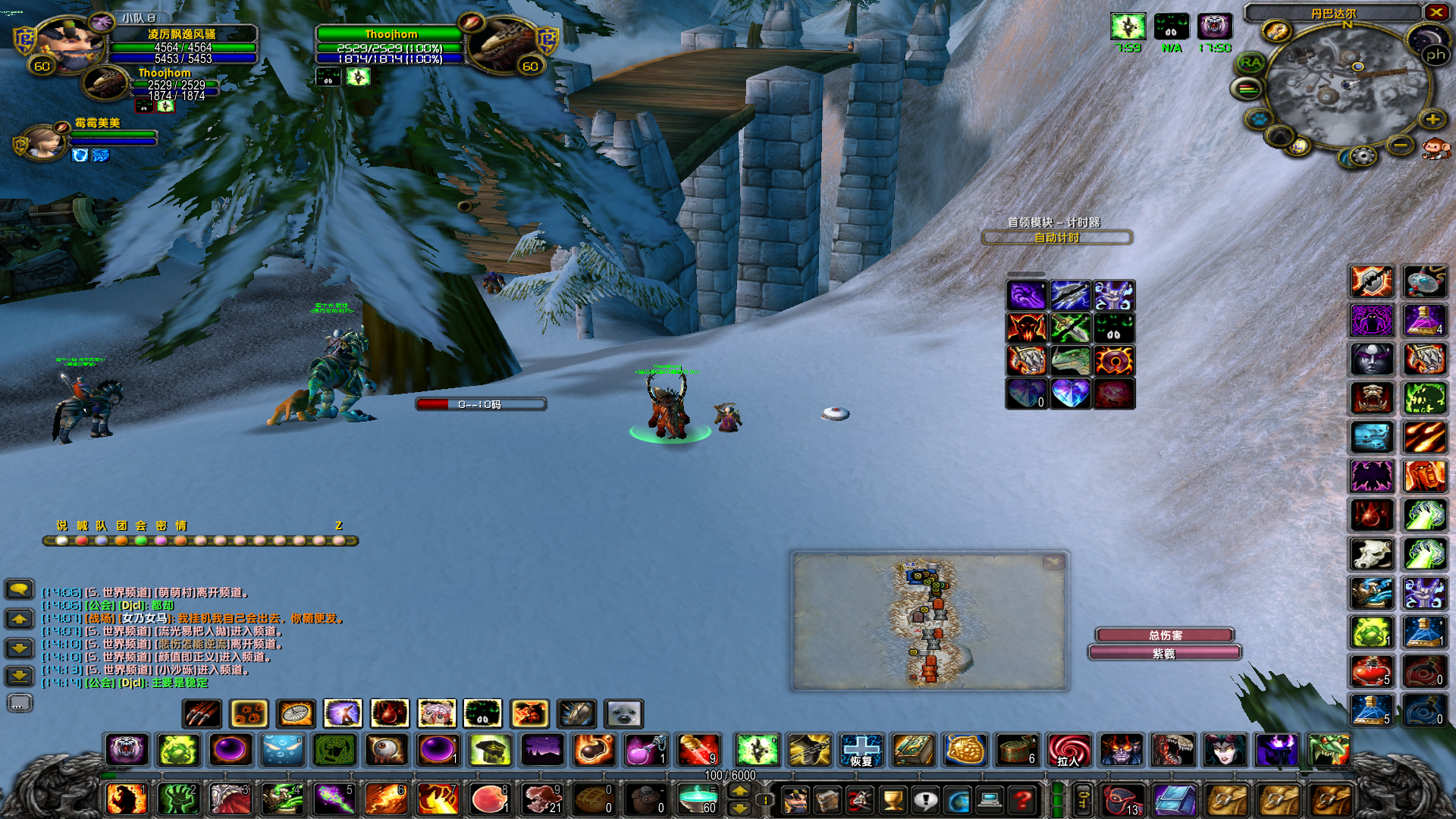1456x819 pixels.
Task: Switch chat channel to 说 (say)
Action: tap(61, 526)
